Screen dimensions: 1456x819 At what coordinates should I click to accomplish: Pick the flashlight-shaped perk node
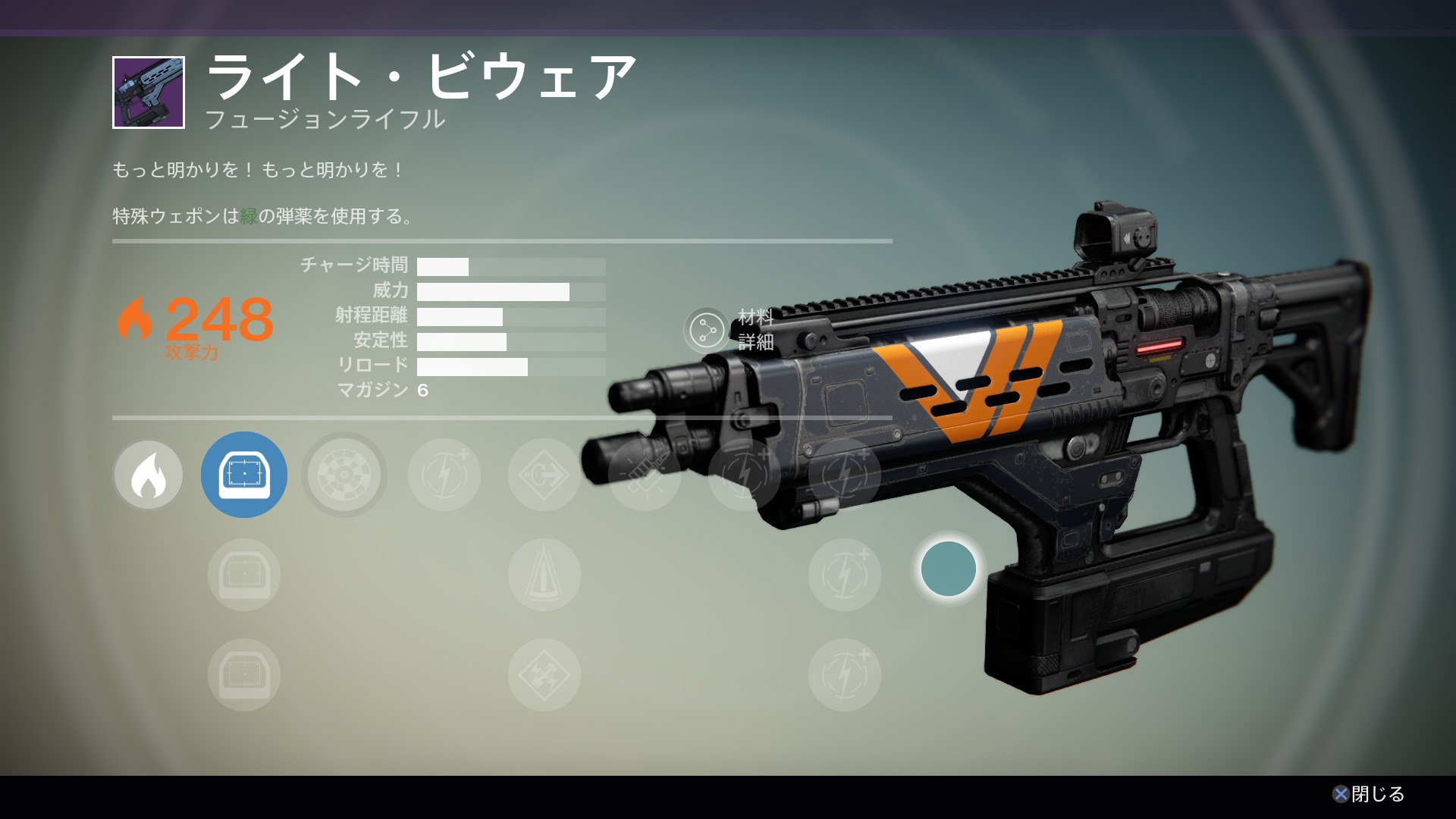[x=645, y=475]
